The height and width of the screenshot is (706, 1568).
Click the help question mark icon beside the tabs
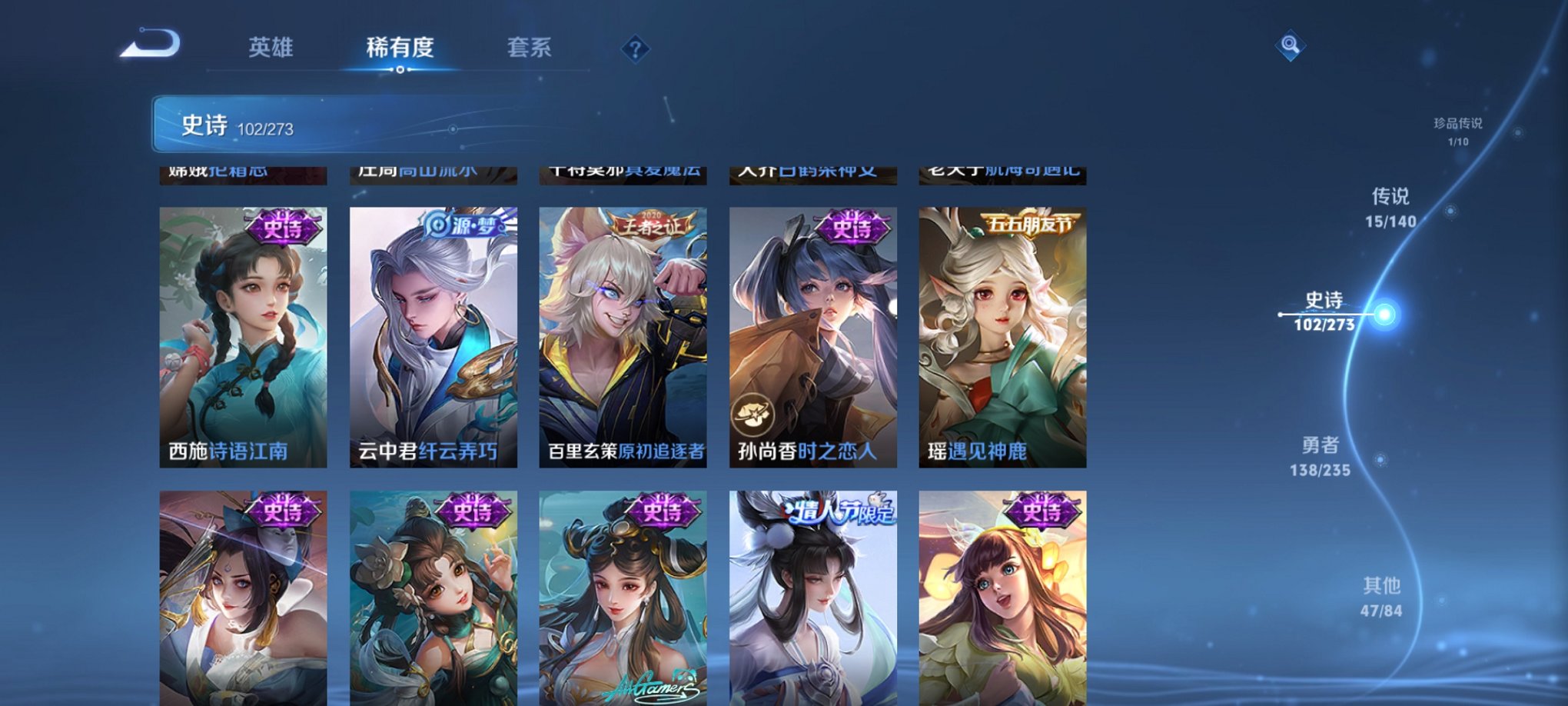coord(634,49)
